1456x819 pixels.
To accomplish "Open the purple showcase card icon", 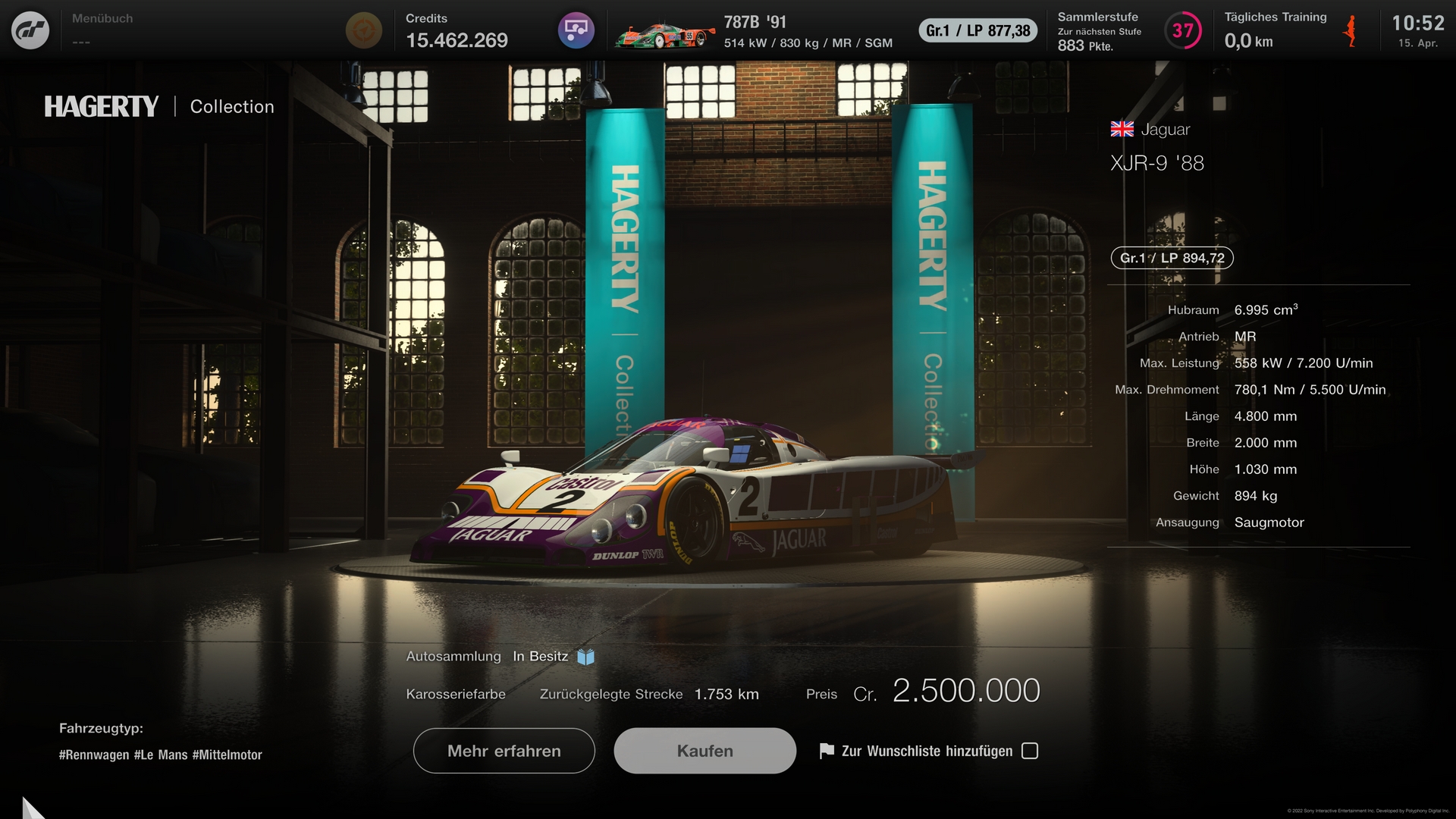I will tap(576, 30).
